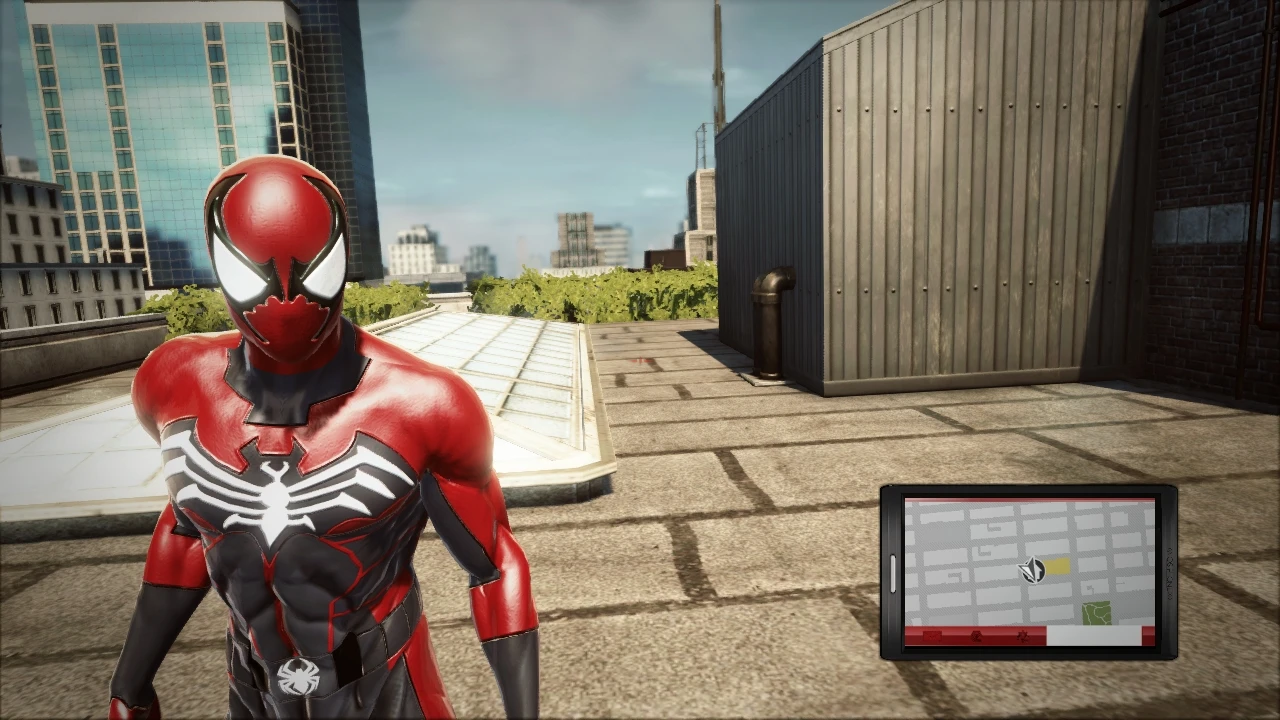
Task: Click the envelope icon on the phone toolbar
Action: pyautogui.click(x=932, y=636)
